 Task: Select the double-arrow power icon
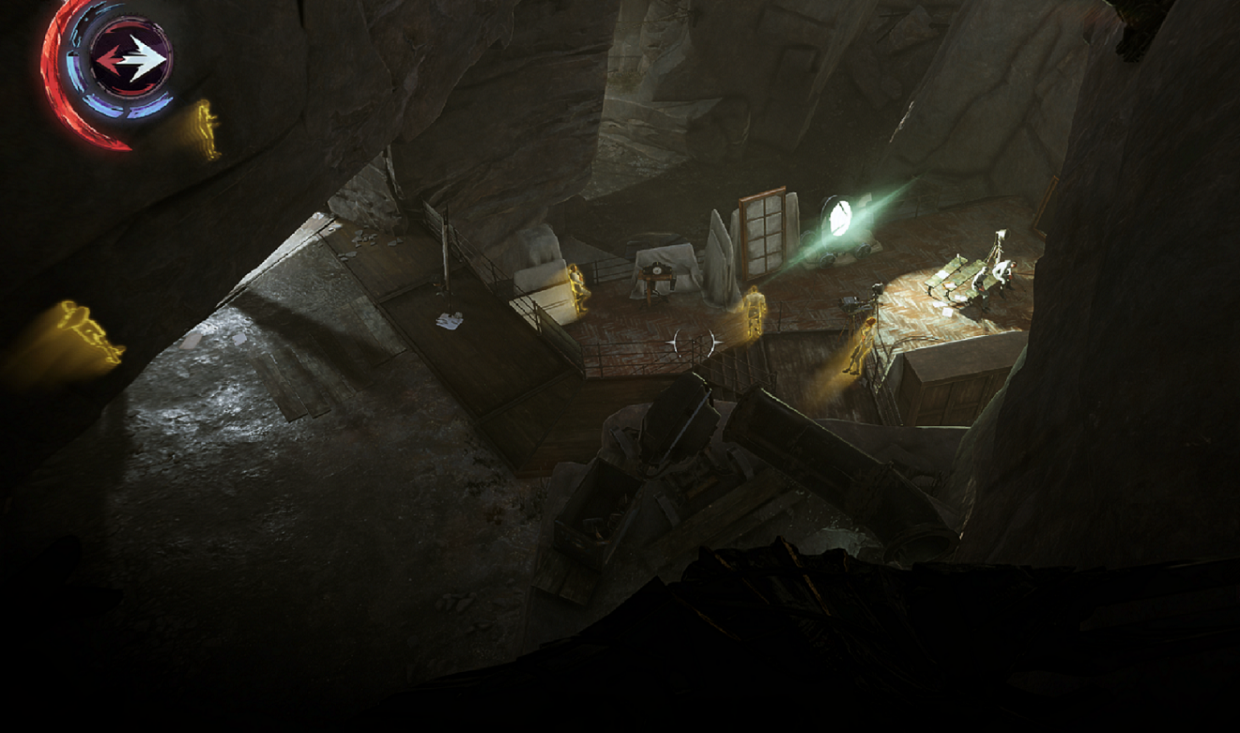[x=130, y=62]
